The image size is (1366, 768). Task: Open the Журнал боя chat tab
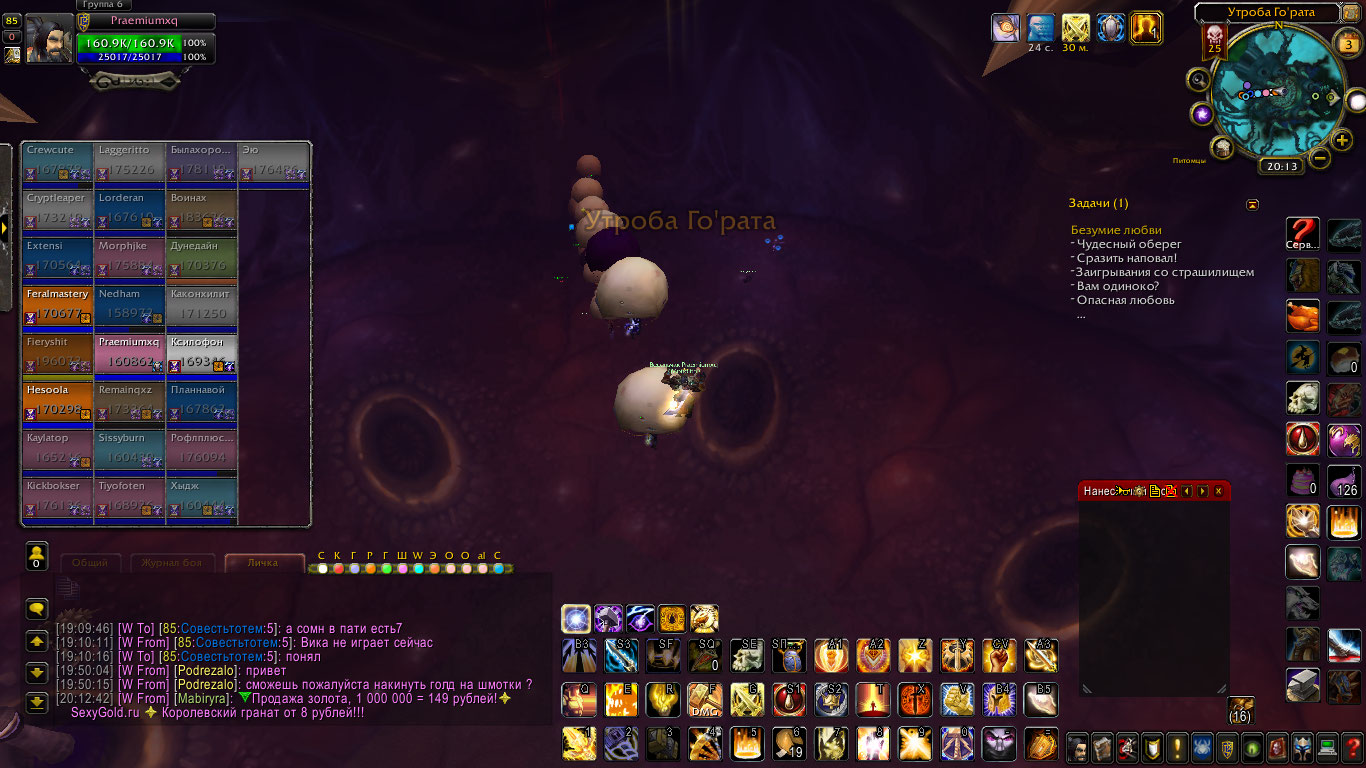(172, 563)
